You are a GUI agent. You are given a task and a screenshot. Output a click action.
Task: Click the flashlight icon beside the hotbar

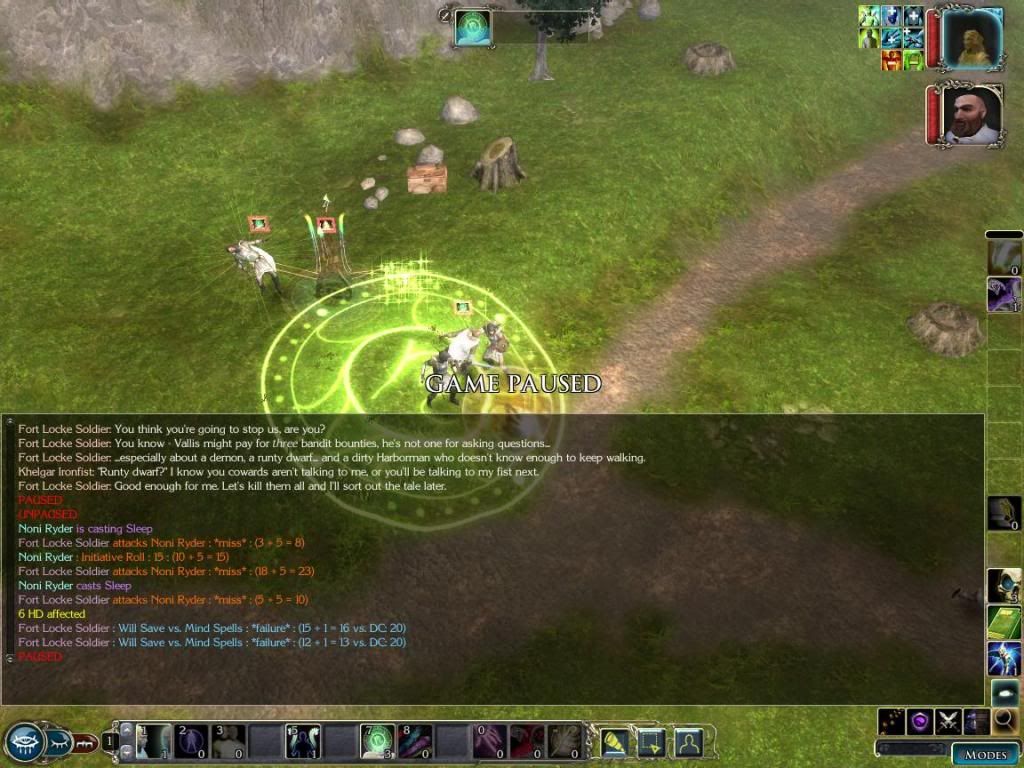tap(613, 741)
